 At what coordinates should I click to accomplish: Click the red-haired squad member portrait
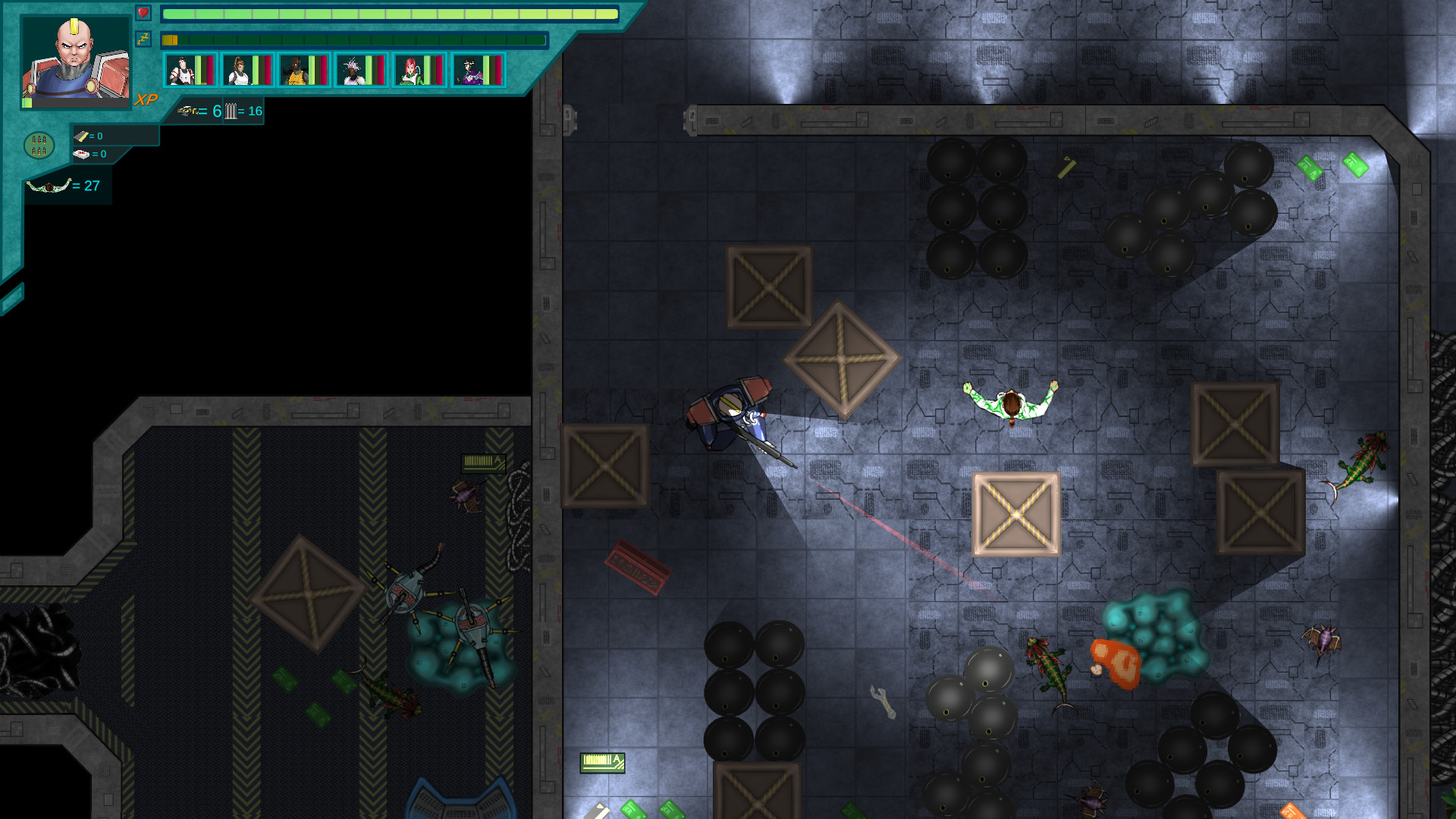[409, 71]
